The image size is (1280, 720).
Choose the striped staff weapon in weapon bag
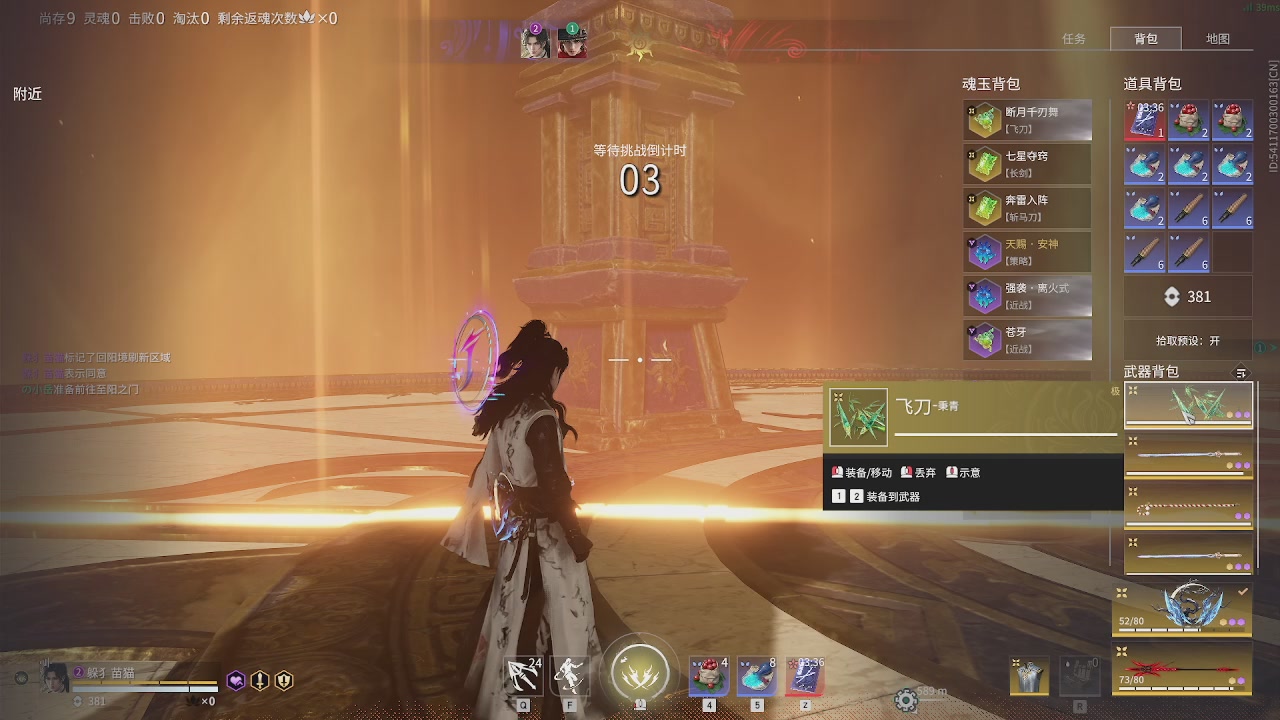click(x=1188, y=505)
